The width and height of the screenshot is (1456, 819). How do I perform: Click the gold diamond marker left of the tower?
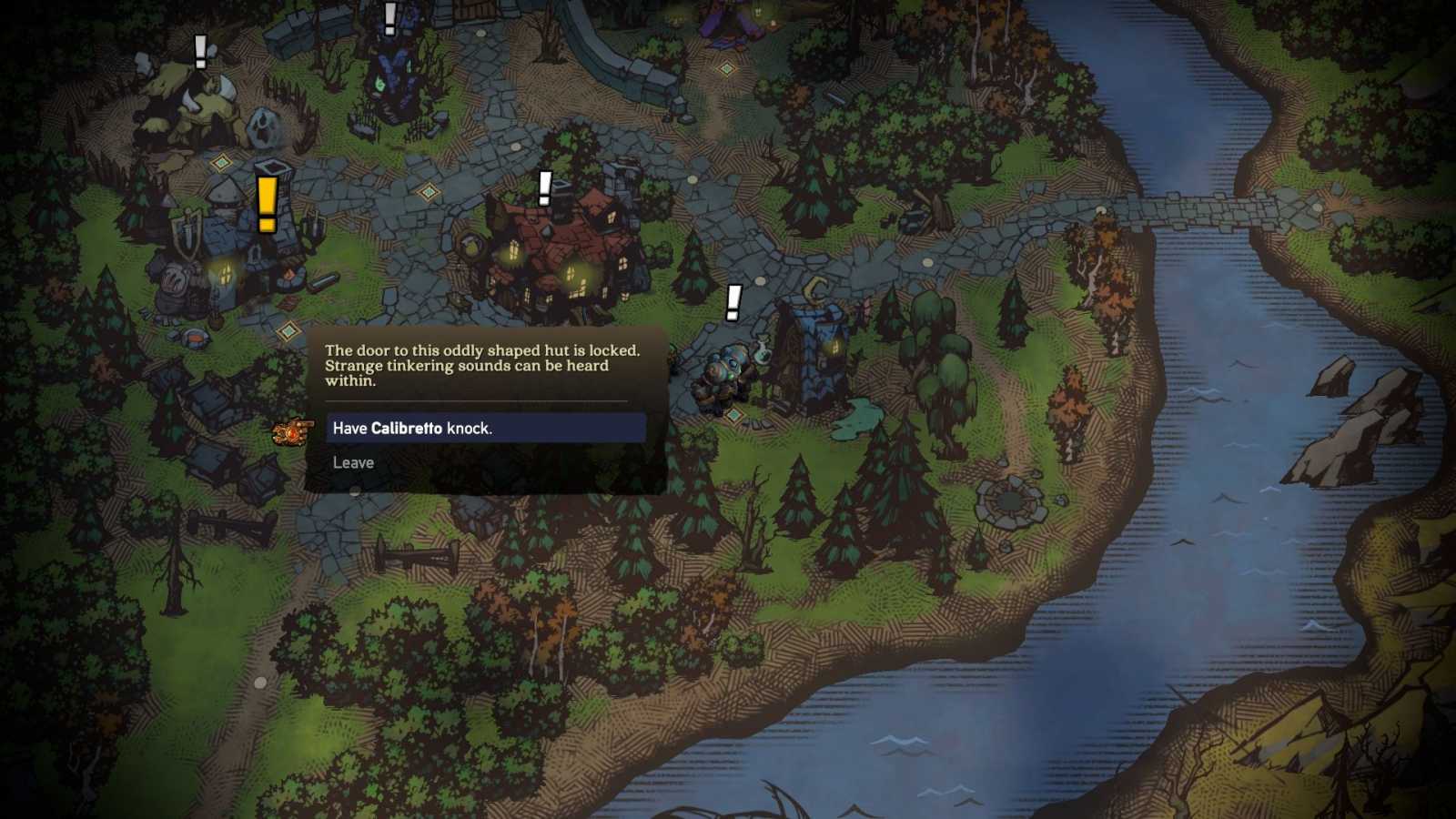point(220,162)
